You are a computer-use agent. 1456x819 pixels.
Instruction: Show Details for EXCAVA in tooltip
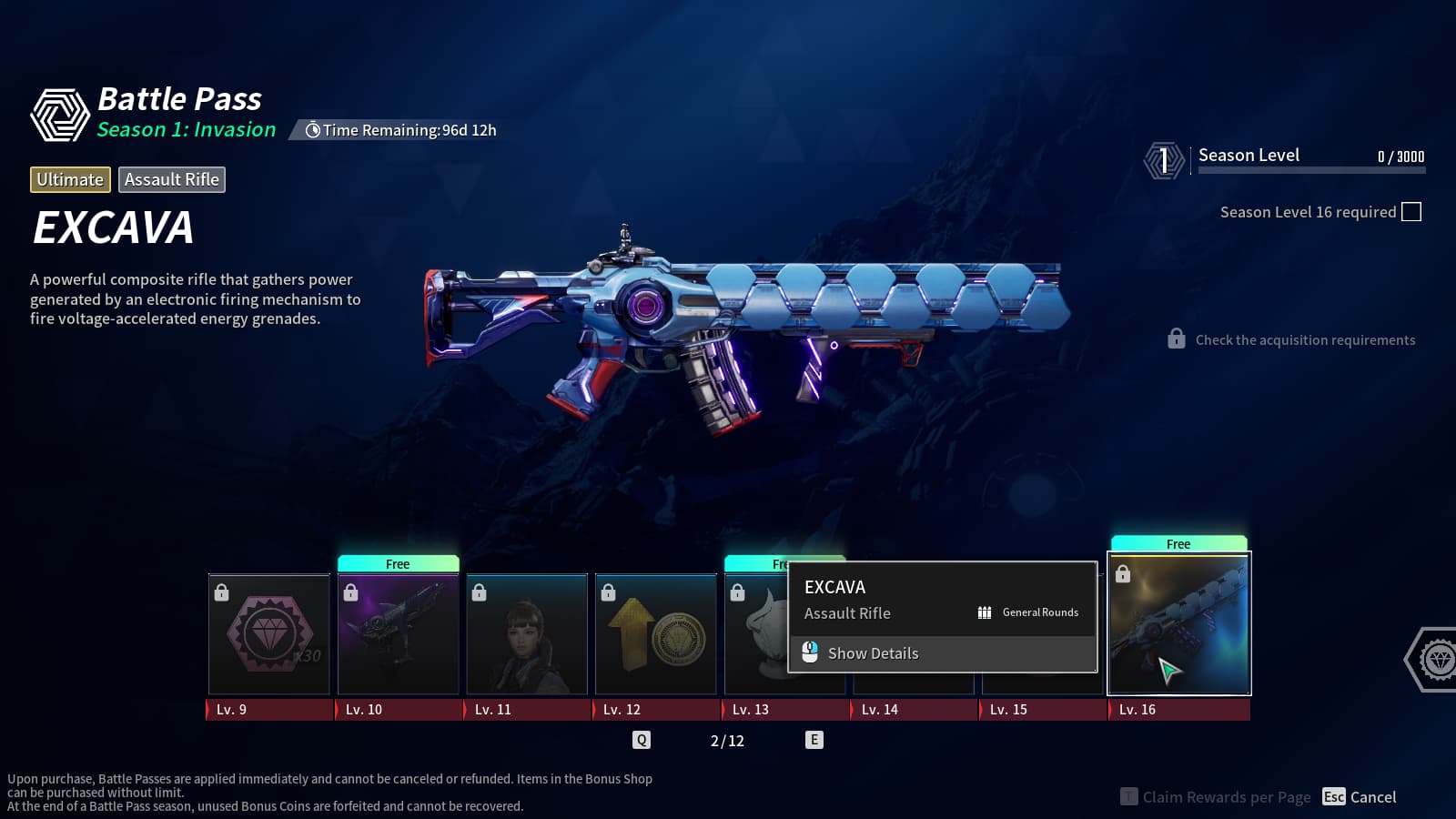pos(872,653)
